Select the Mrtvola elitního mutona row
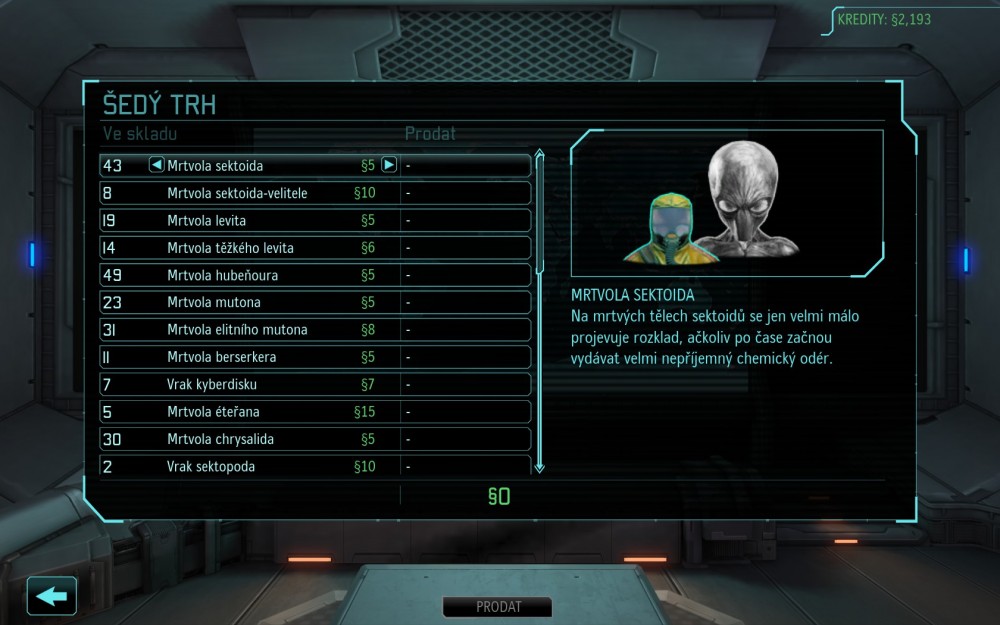Viewport: 1000px width, 625px height. tap(315, 330)
